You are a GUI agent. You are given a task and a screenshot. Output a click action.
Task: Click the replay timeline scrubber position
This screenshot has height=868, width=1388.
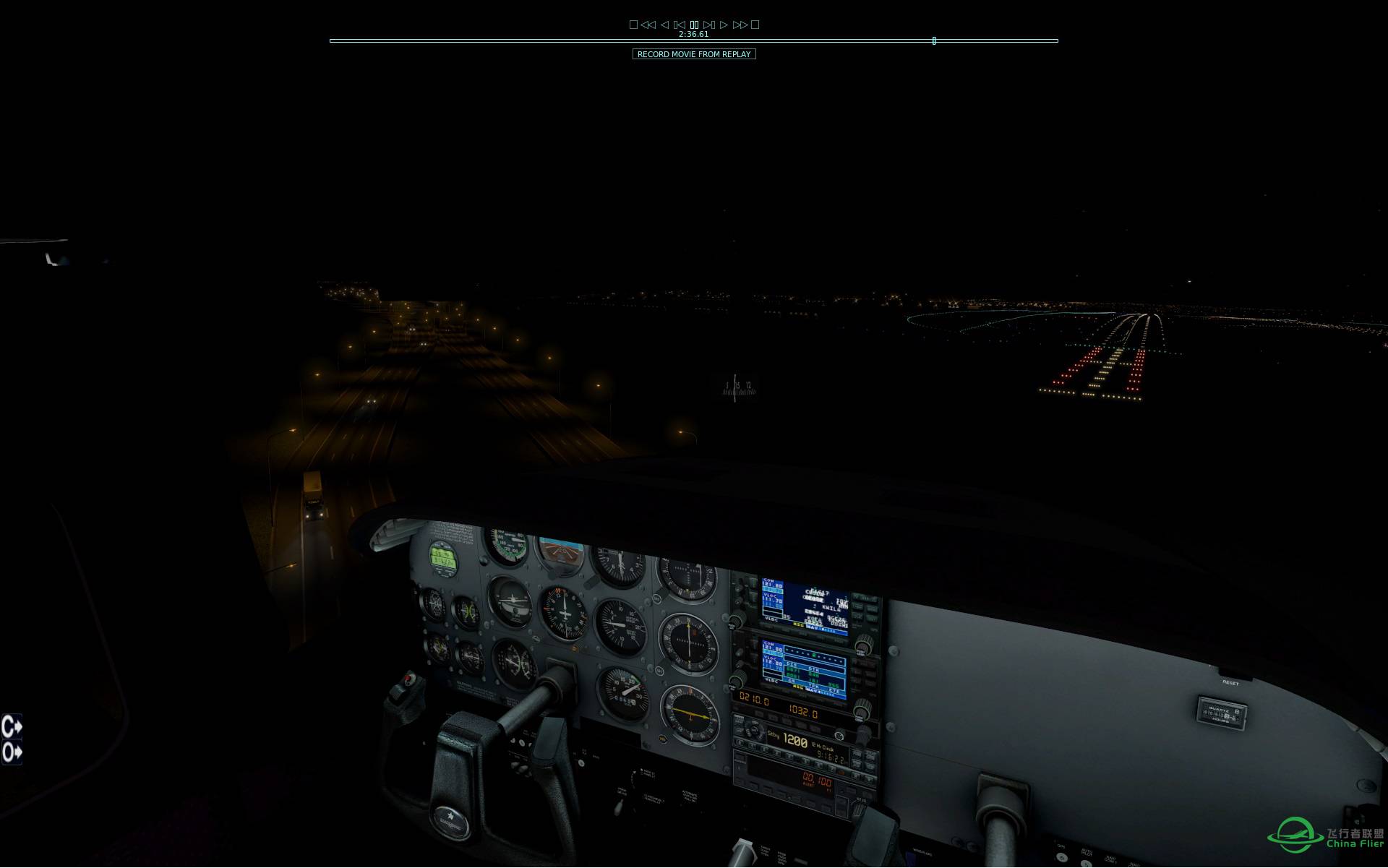pyautogui.click(x=933, y=41)
